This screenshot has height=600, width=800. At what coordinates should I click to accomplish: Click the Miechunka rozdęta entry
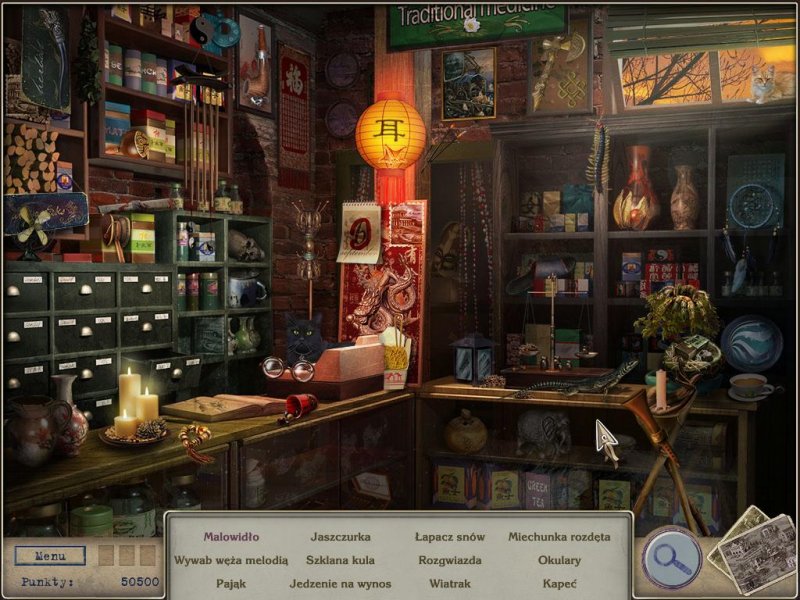(x=559, y=537)
